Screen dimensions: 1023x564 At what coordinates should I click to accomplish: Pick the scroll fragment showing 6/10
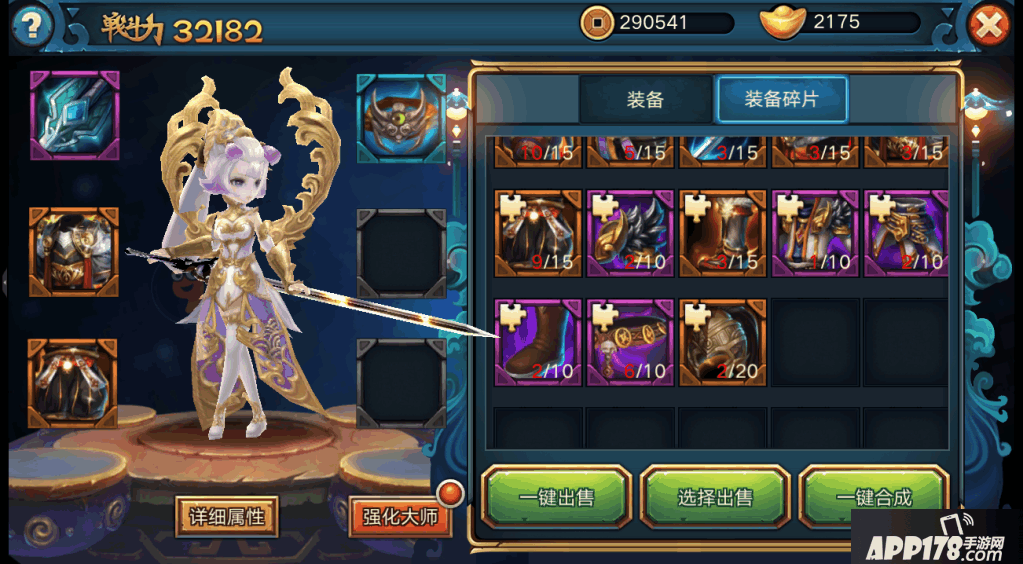coord(630,342)
